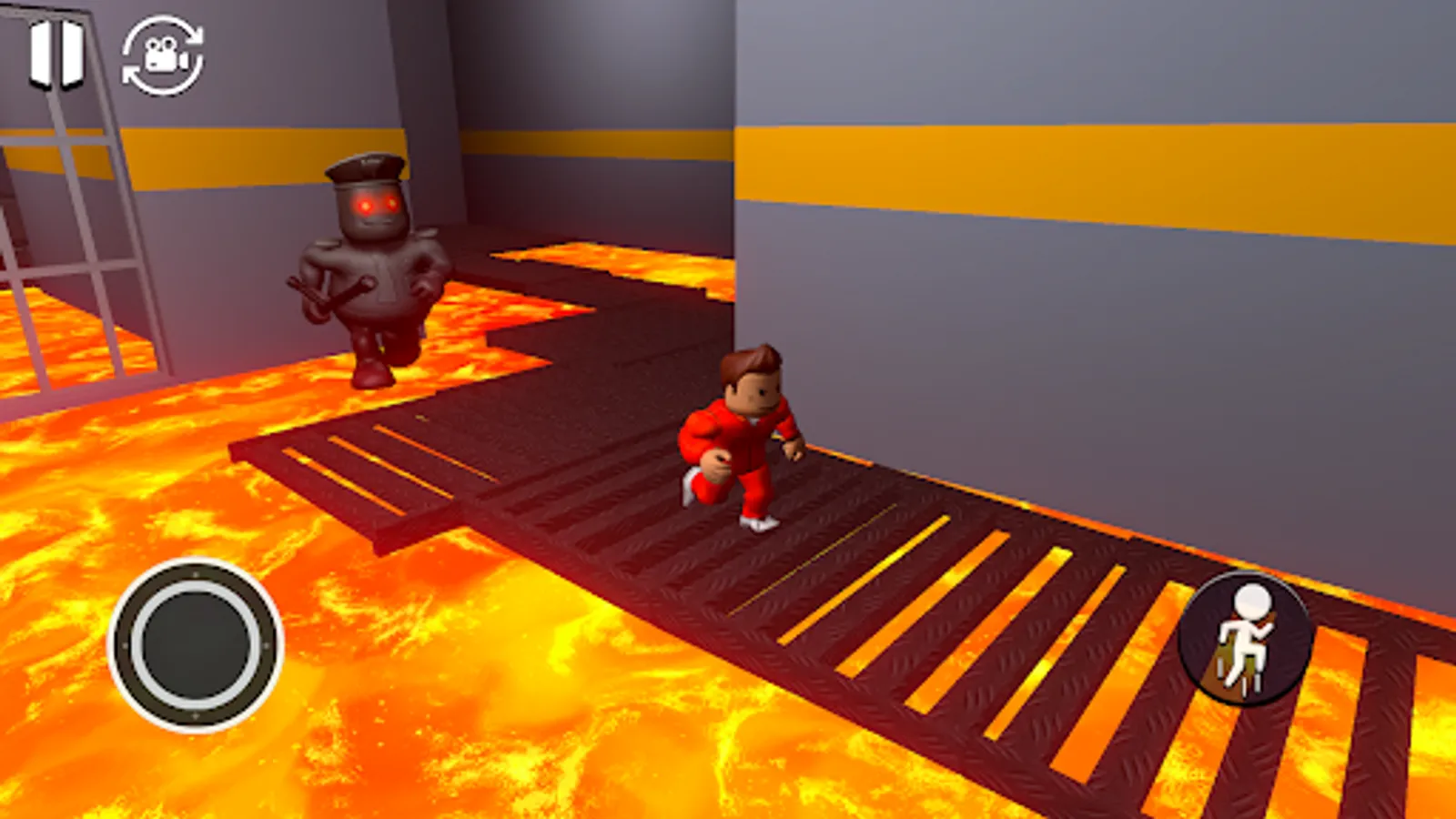1456x819 pixels.
Task: Tap the metal bridge walkway
Action: point(910,591)
